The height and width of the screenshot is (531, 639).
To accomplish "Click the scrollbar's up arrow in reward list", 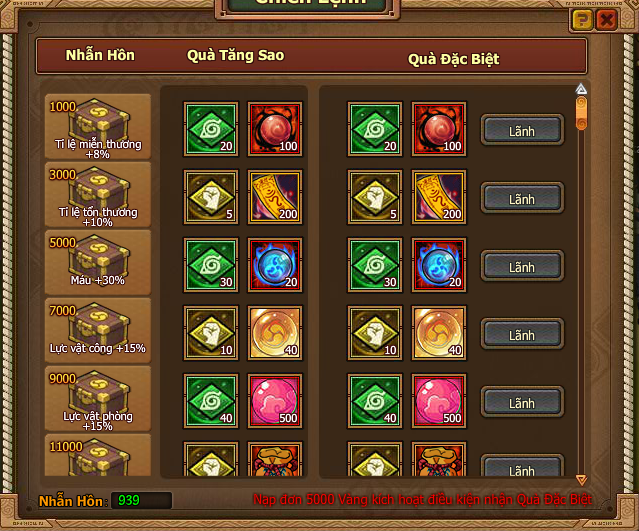I will (x=581, y=88).
